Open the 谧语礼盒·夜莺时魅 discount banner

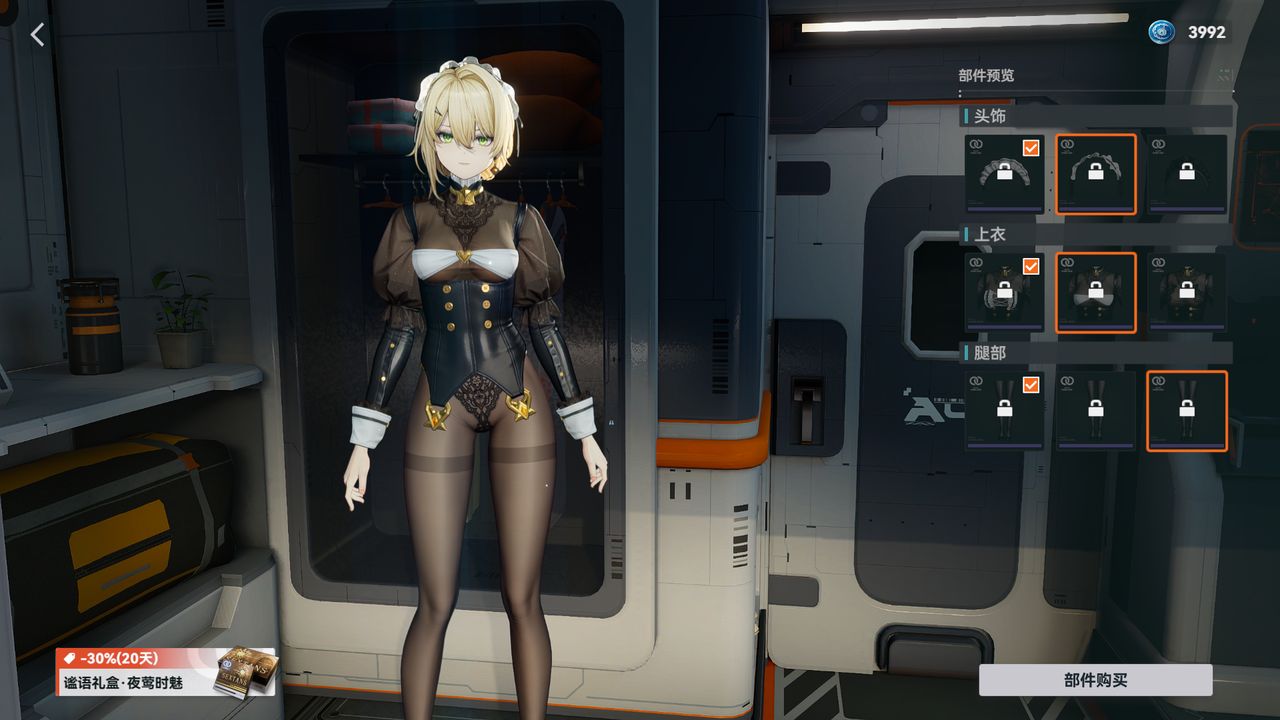pos(165,672)
